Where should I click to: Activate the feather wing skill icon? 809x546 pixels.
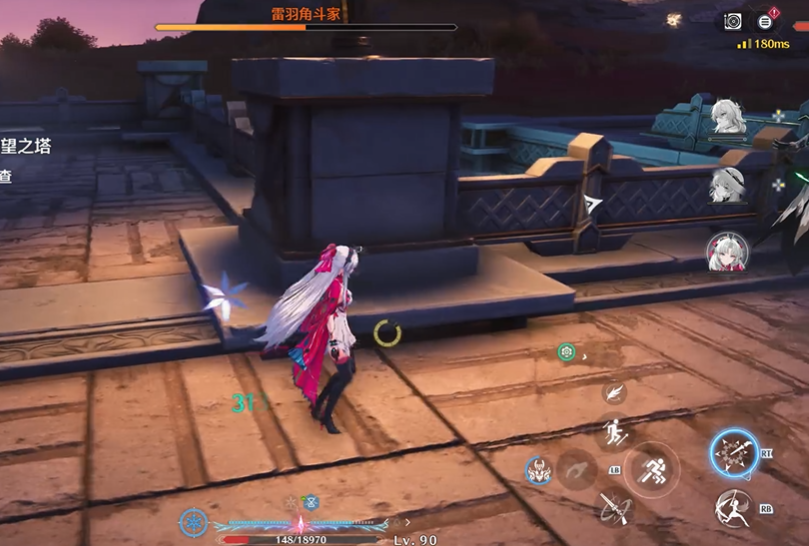coord(614,392)
